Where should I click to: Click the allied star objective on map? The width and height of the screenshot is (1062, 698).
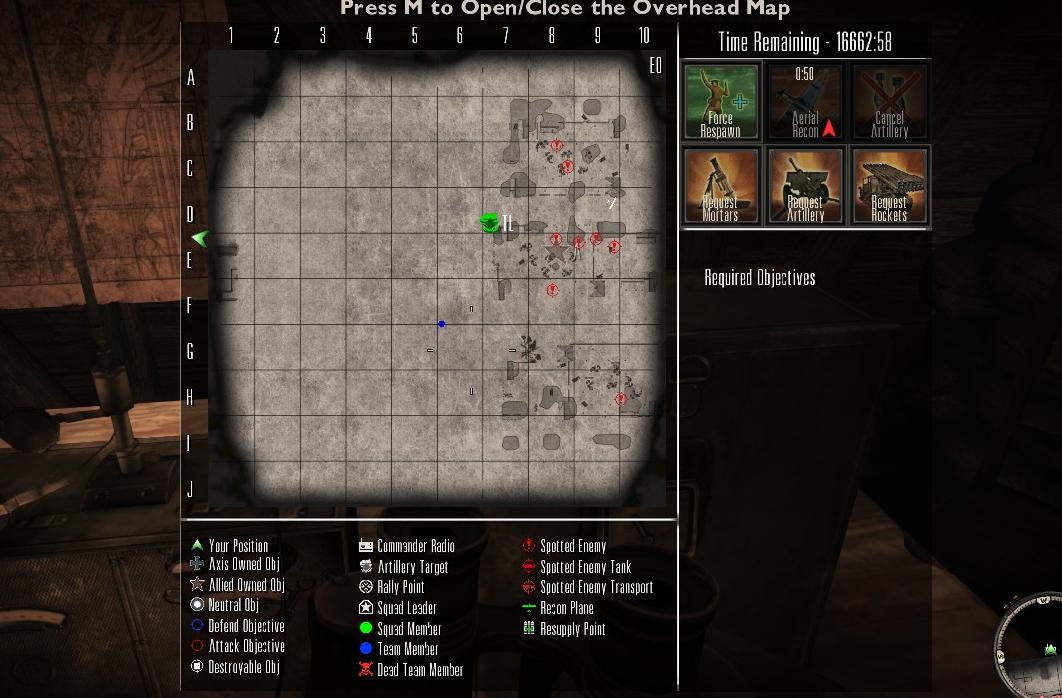[556, 254]
